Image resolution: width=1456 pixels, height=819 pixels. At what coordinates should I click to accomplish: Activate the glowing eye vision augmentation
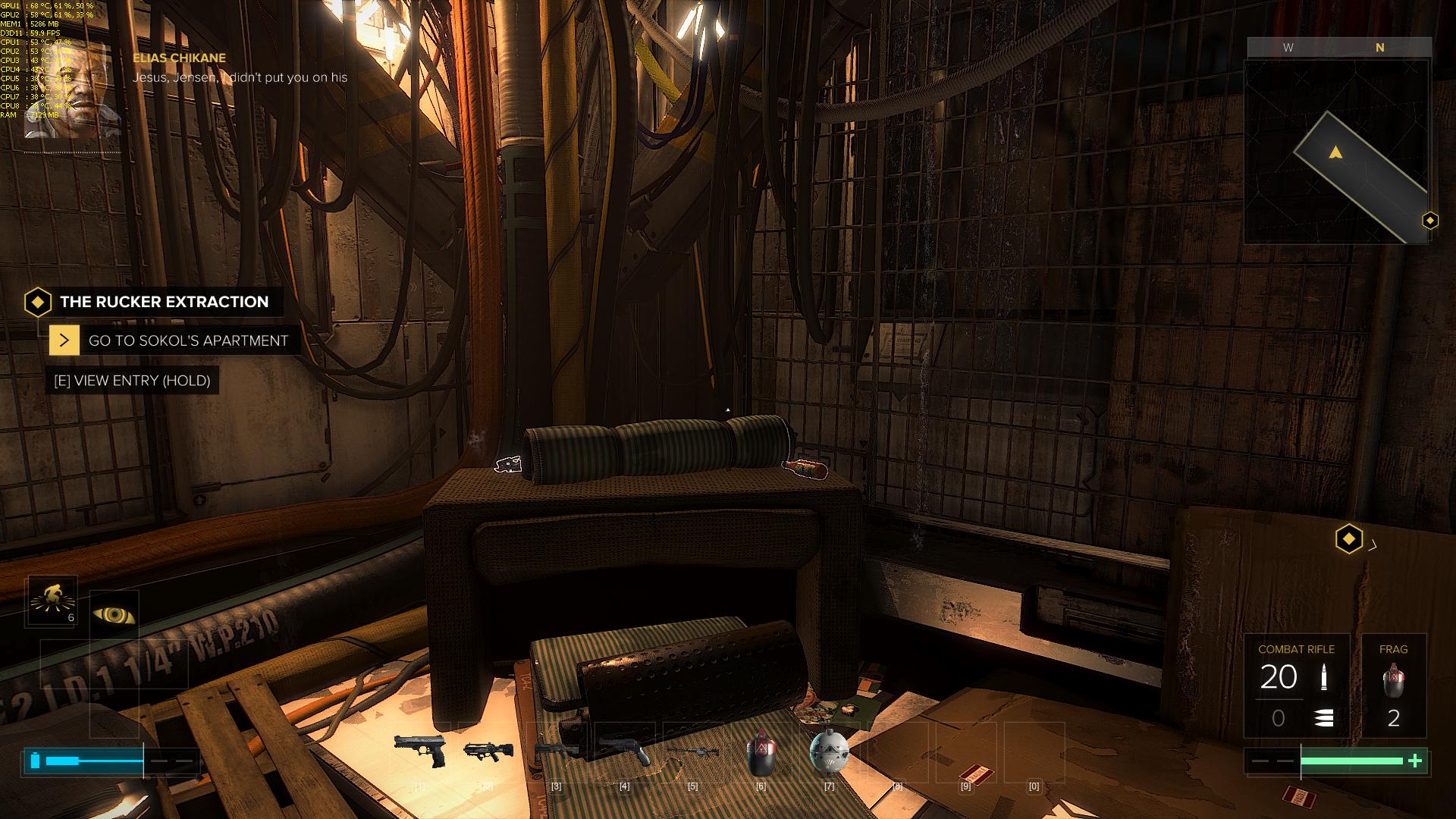pyautogui.click(x=115, y=615)
